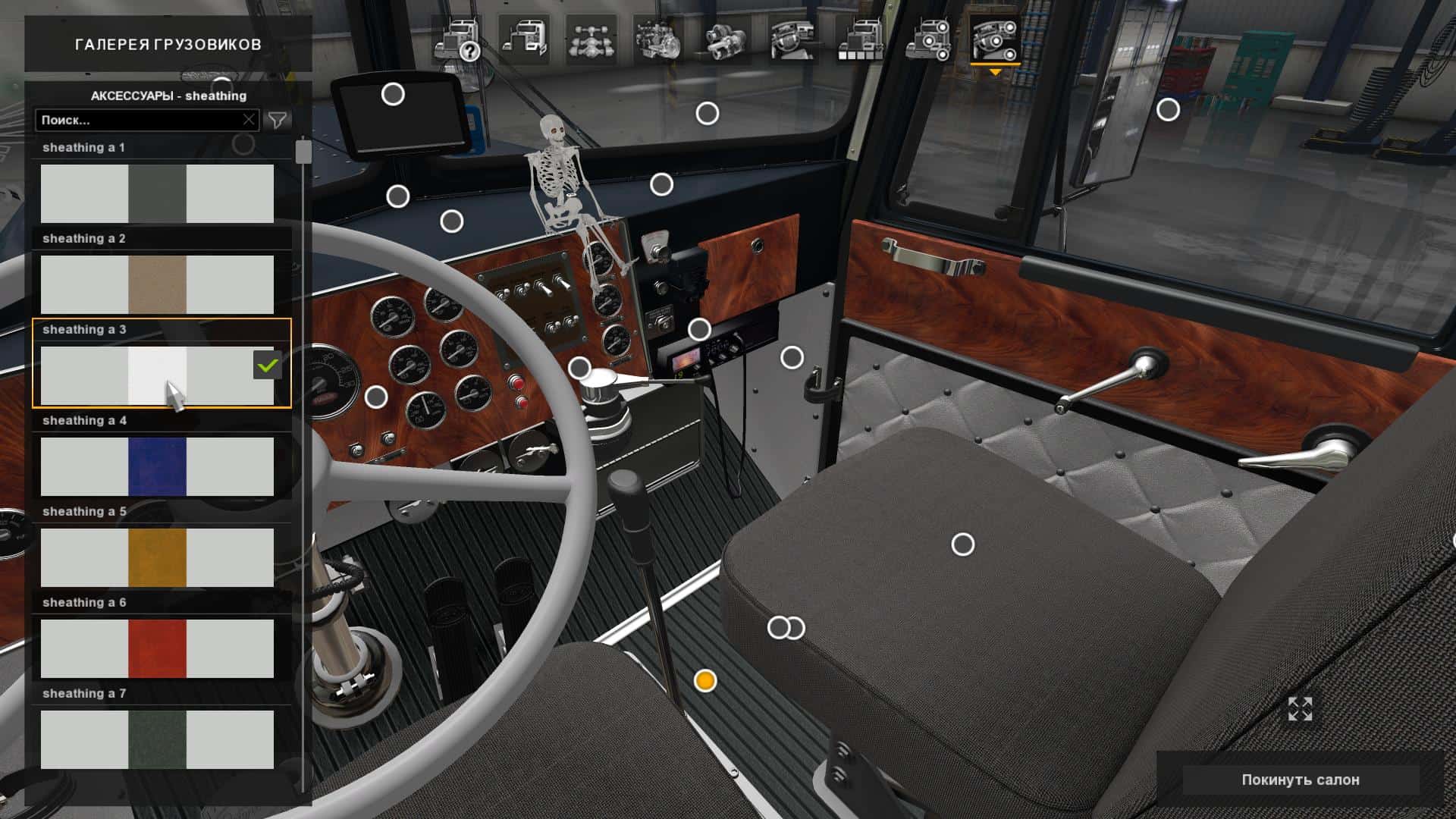The height and width of the screenshot is (819, 1456).
Task: Toggle fullscreen view with the arrows icon
Action: (x=1300, y=709)
